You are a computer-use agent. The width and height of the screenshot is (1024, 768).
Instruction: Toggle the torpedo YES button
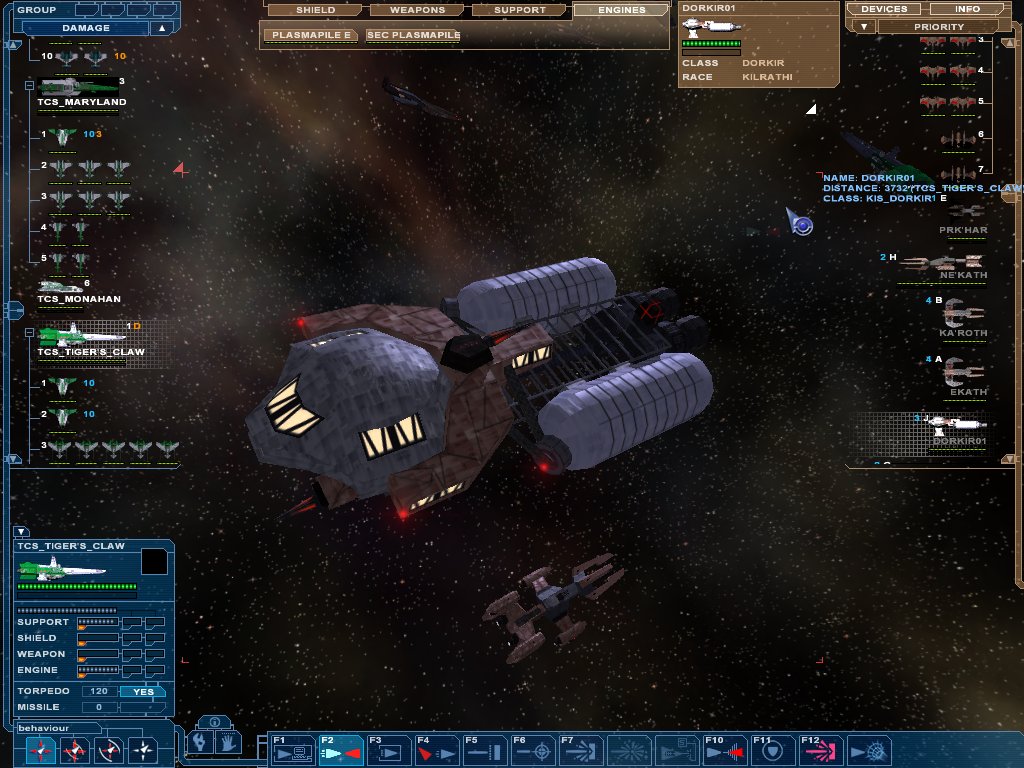143,691
